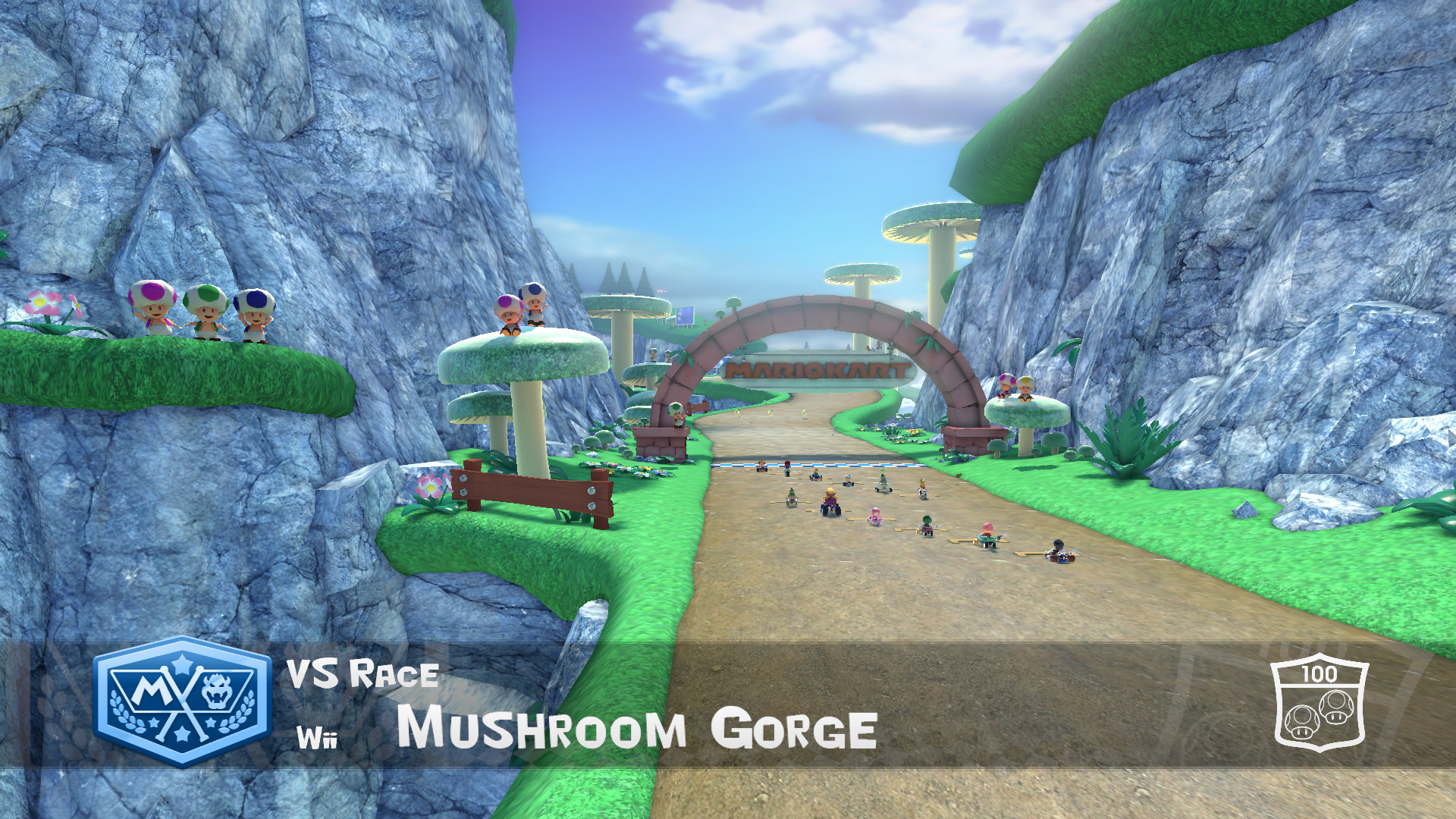Click the Mario kart at the starting line
Screen dimensions: 1456x819
tap(786, 469)
